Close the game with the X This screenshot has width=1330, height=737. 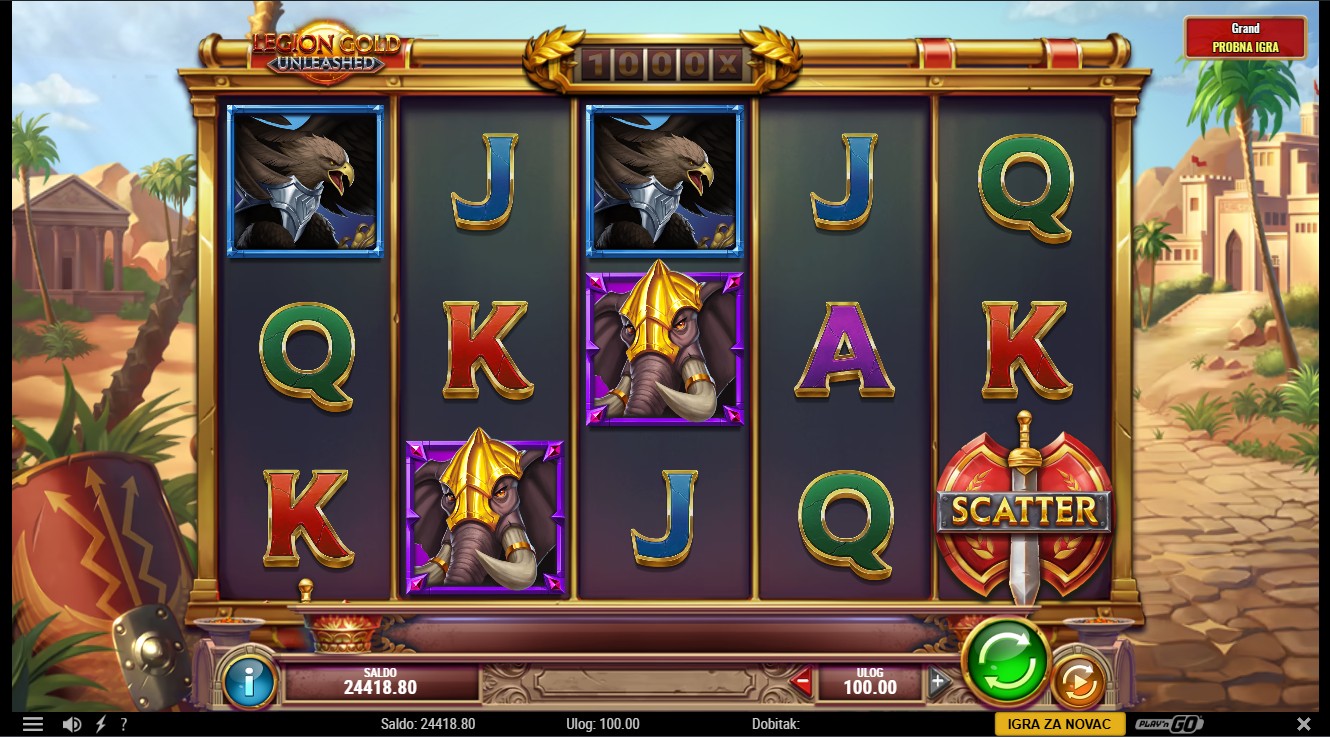pyautogui.click(x=1303, y=724)
